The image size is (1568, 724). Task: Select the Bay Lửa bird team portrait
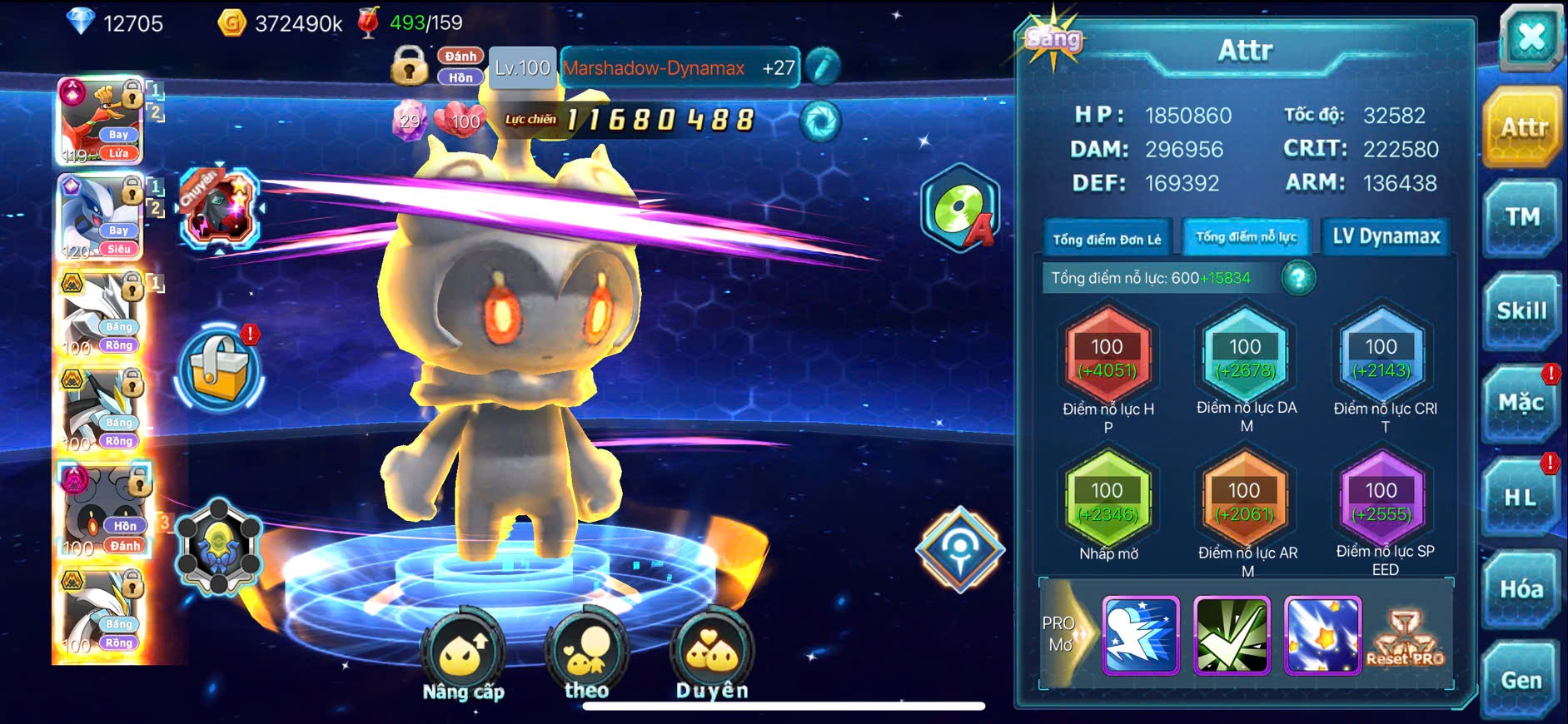101,121
